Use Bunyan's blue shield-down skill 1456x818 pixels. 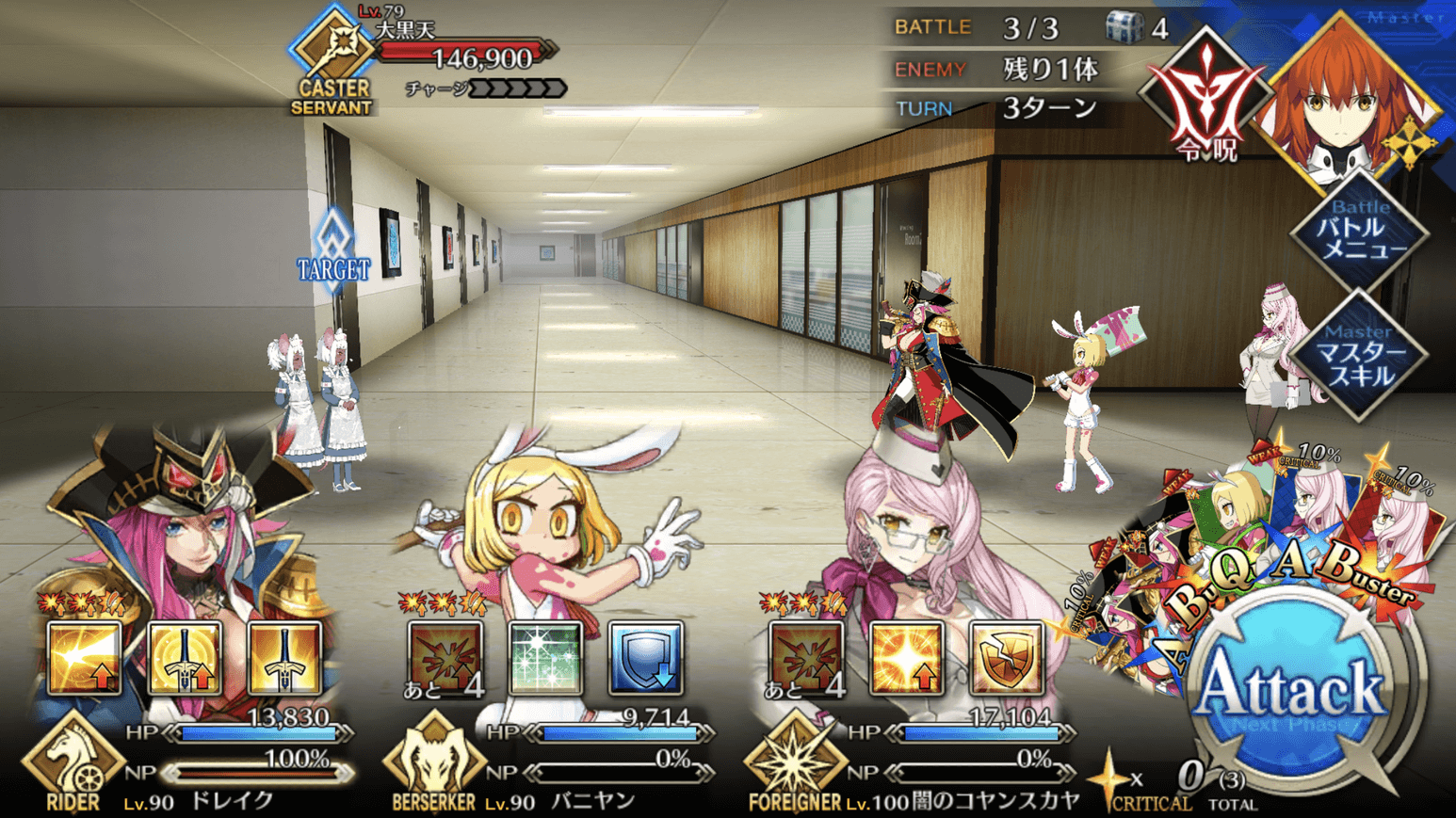tap(645, 658)
